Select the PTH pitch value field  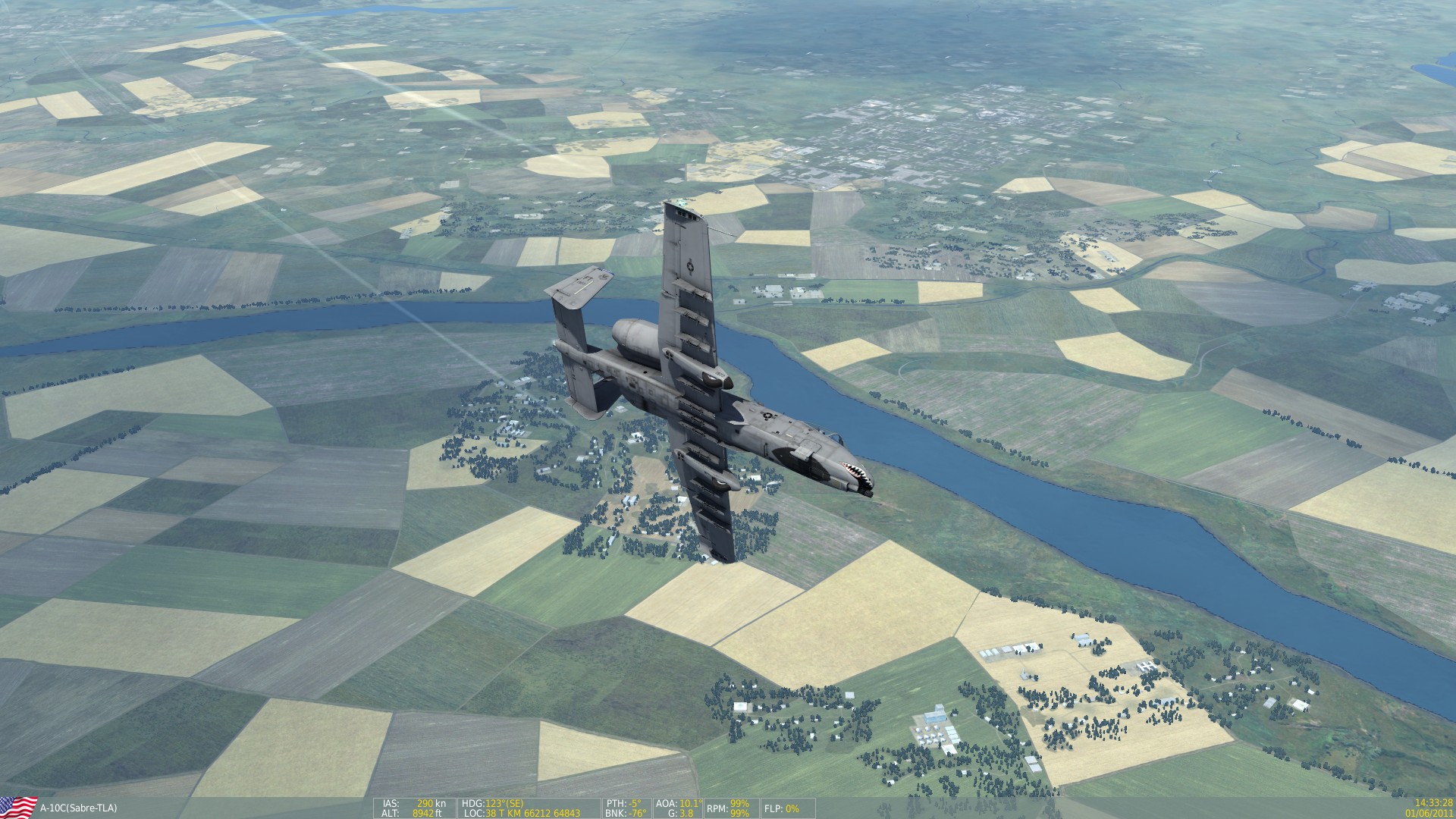pyautogui.click(x=623, y=801)
